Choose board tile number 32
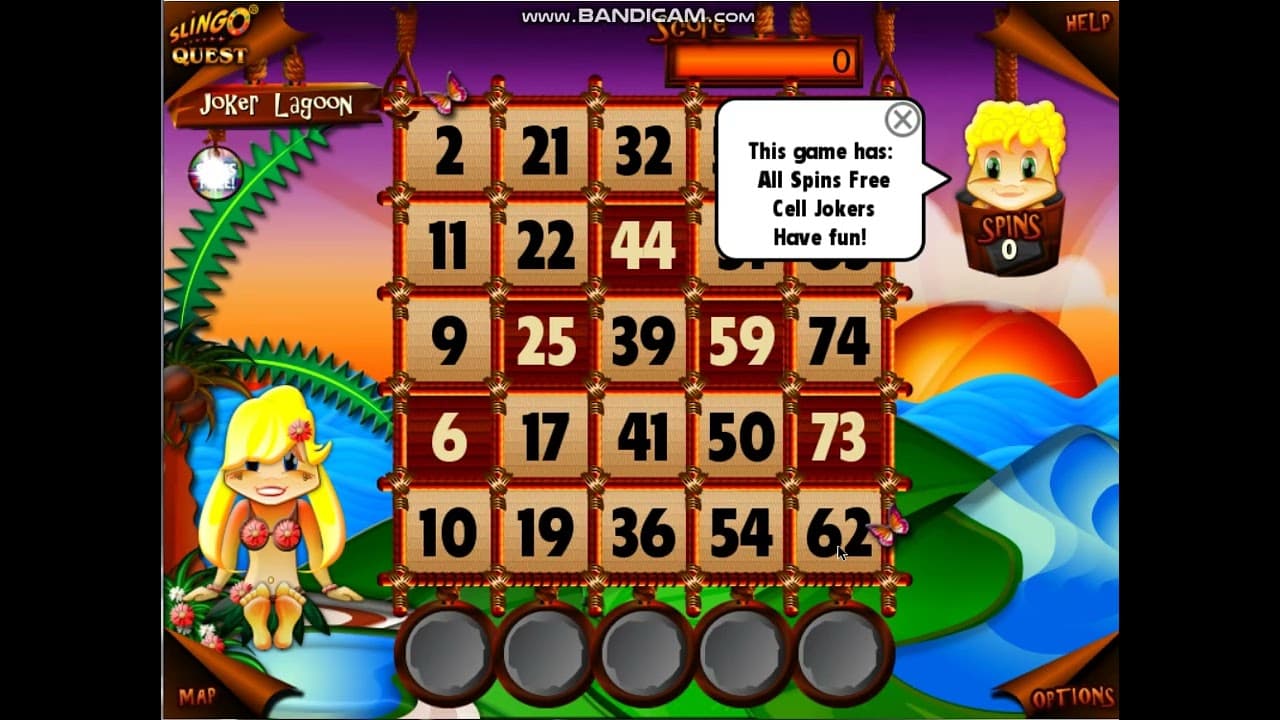Image resolution: width=1280 pixels, height=720 pixels. 642,150
